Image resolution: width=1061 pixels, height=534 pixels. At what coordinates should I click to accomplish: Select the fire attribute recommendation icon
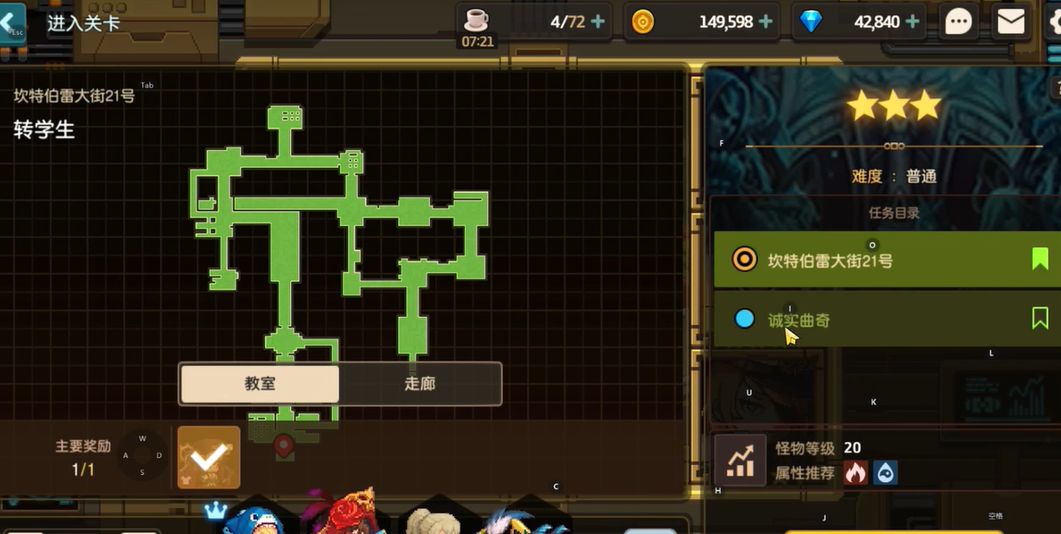click(x=855, y=473)
